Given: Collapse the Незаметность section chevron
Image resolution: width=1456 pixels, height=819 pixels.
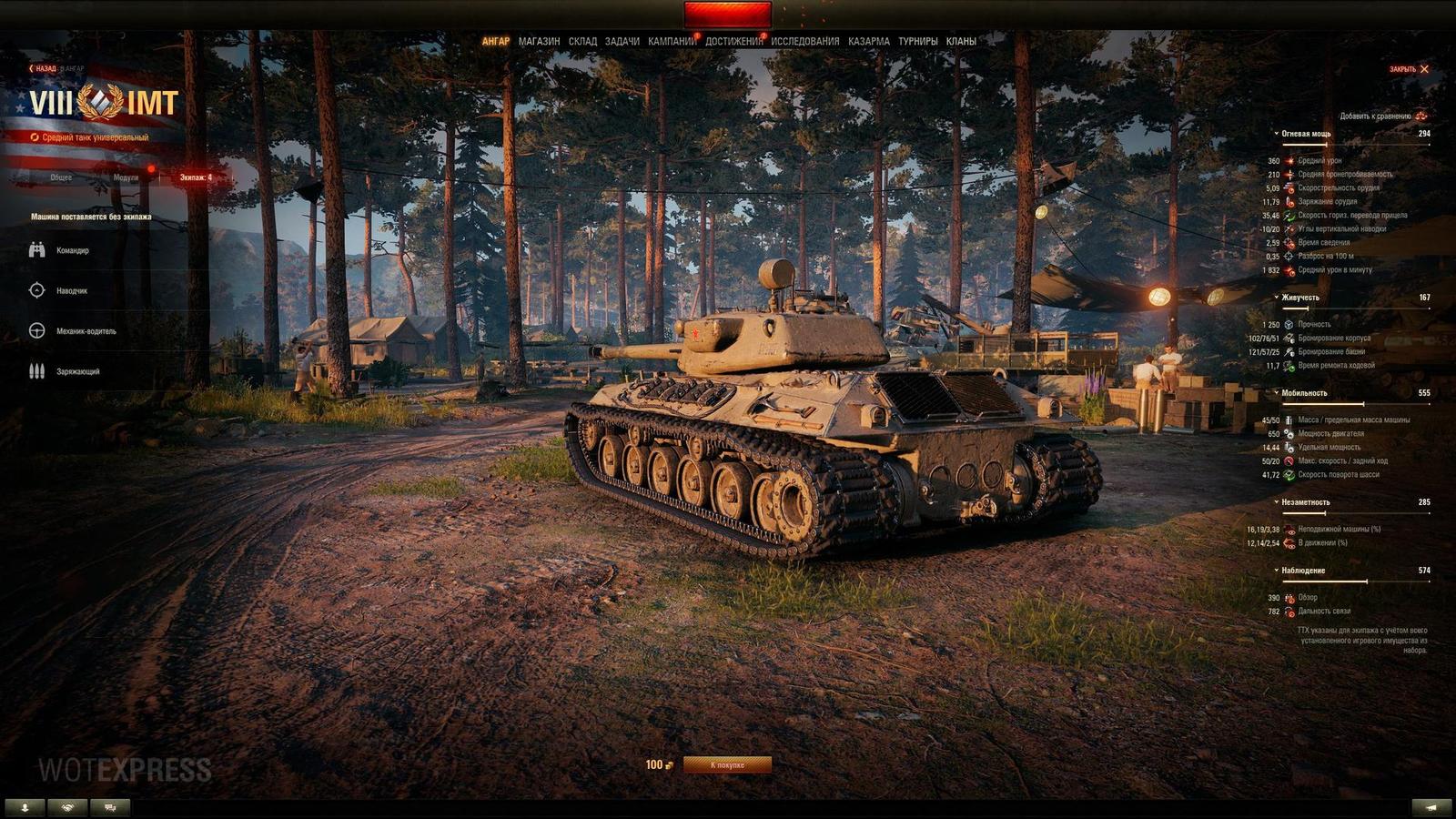Looking at the screenshot, I should [x=1276, y=501].
